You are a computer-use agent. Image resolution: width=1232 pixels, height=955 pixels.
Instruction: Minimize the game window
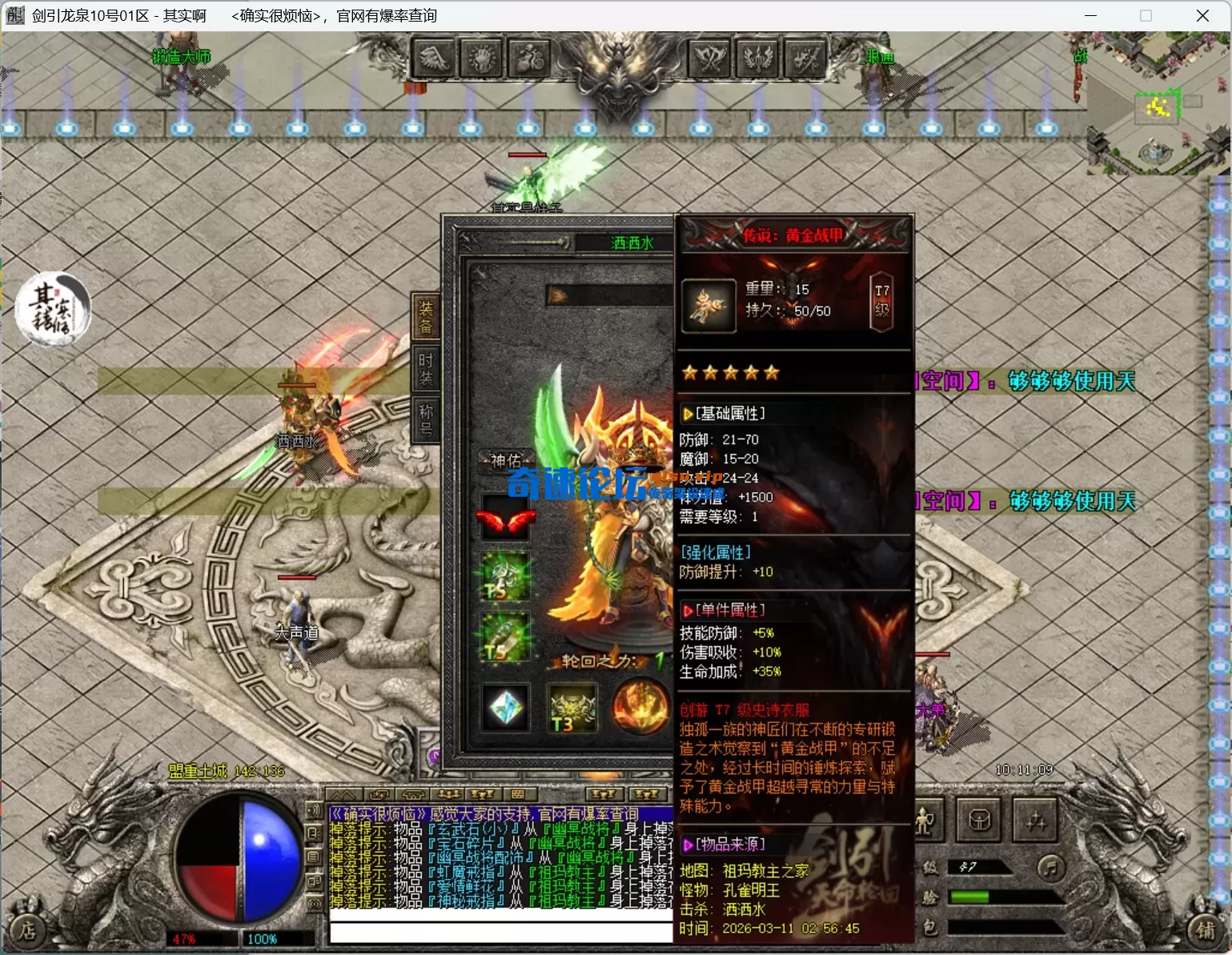(1090, 16)
